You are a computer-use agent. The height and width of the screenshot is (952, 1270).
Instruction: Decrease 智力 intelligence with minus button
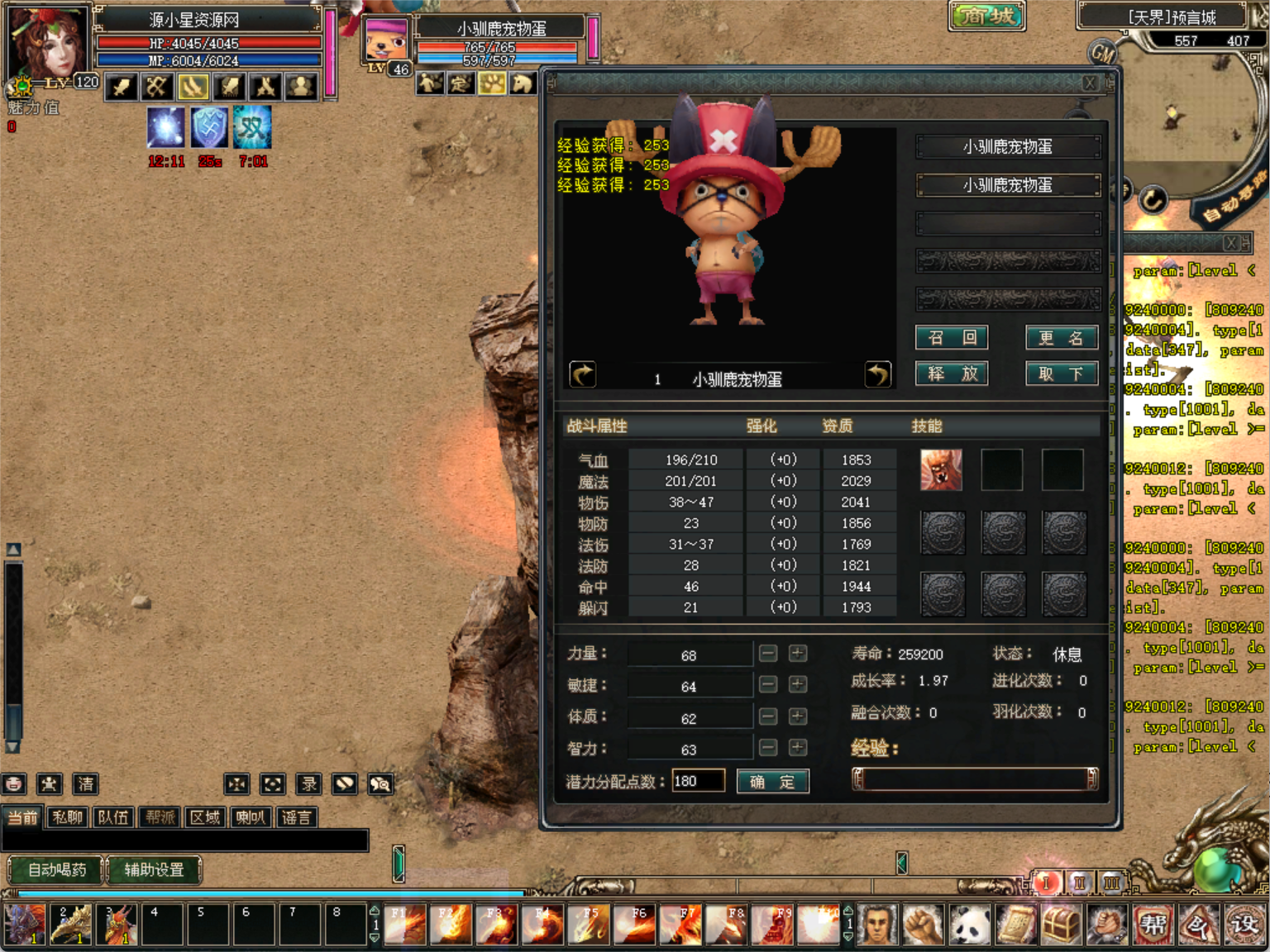pyautogui.click(x=768, y=748)
